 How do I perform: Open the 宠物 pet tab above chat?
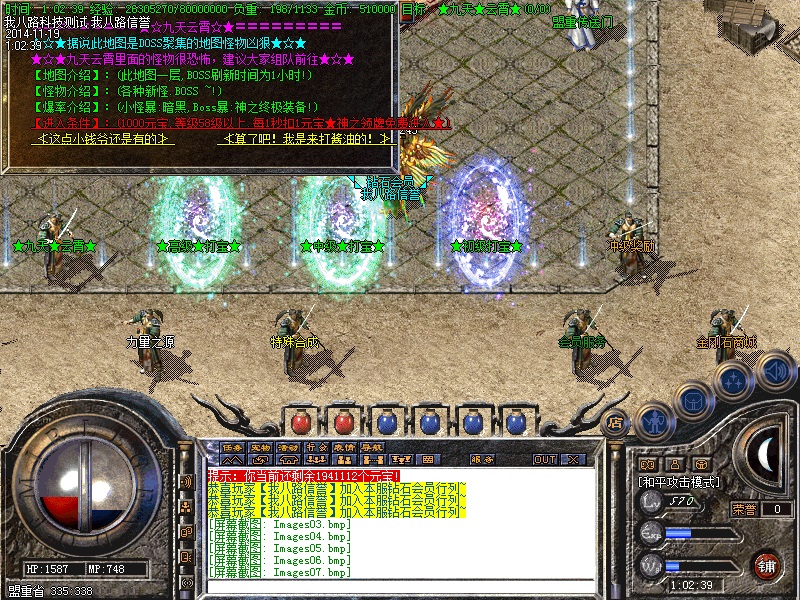pos(260,447)
